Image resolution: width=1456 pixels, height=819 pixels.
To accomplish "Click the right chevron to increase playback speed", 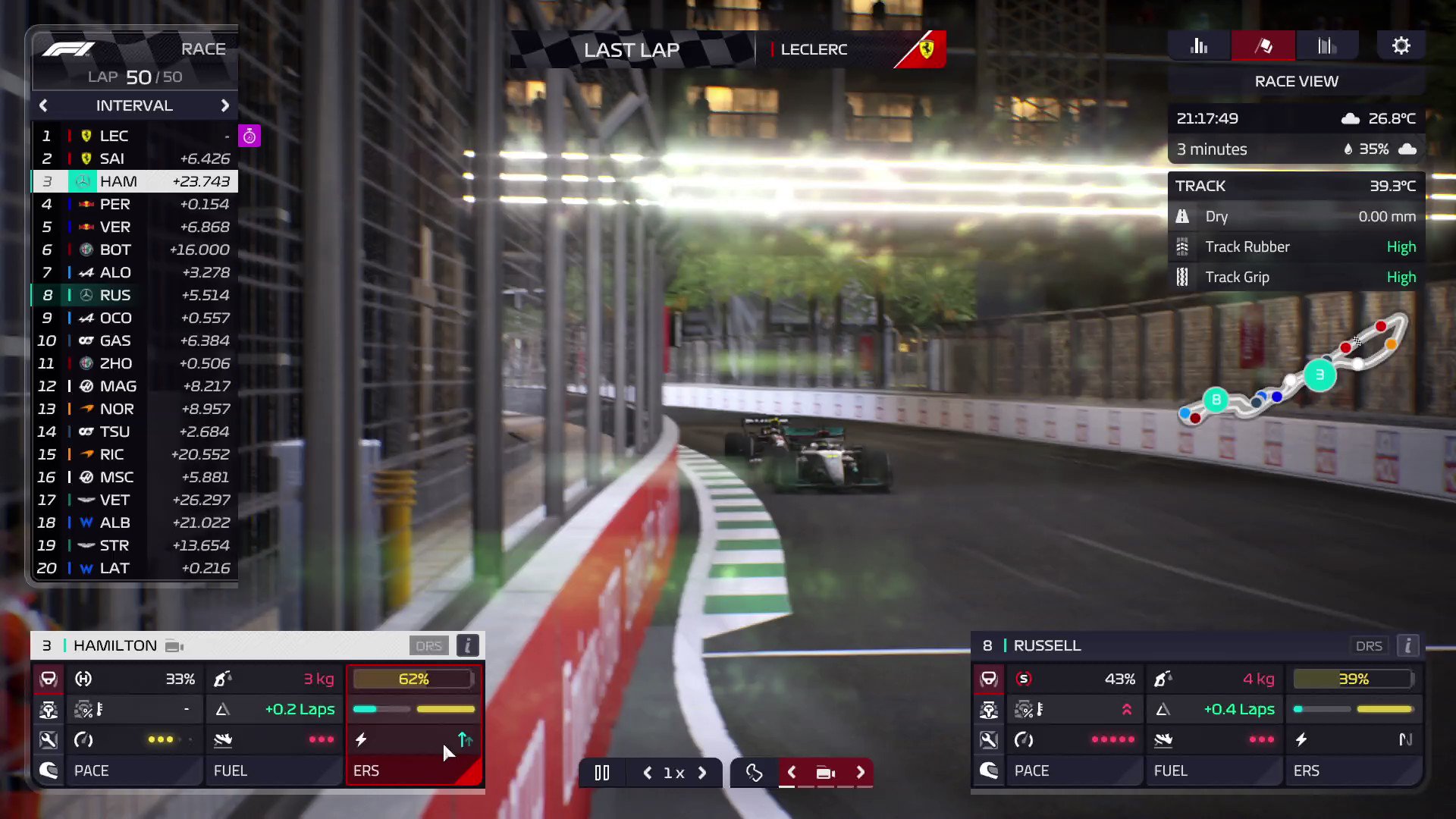I will 701,772.
